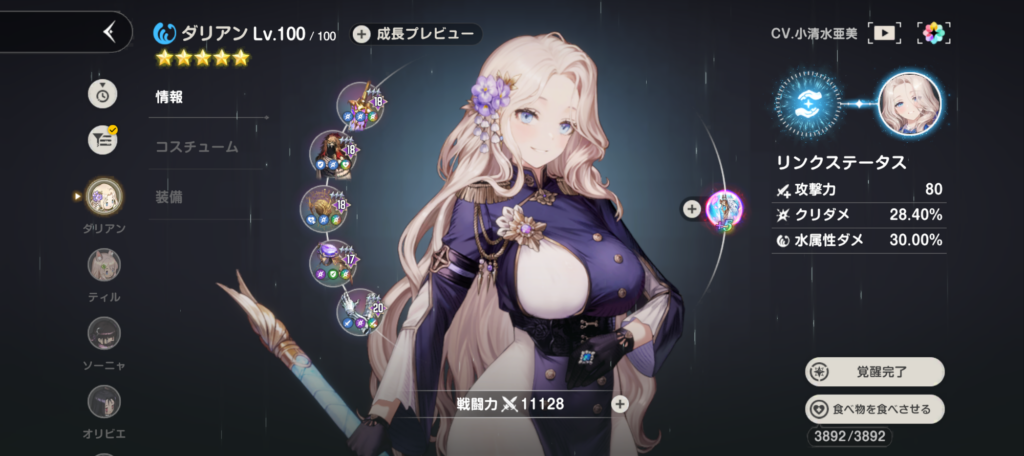Switch to the 装備 tab
Image resolution: width=1024 pixels, height=456 pixels.
pyautogui.click(x=169, y=197)
